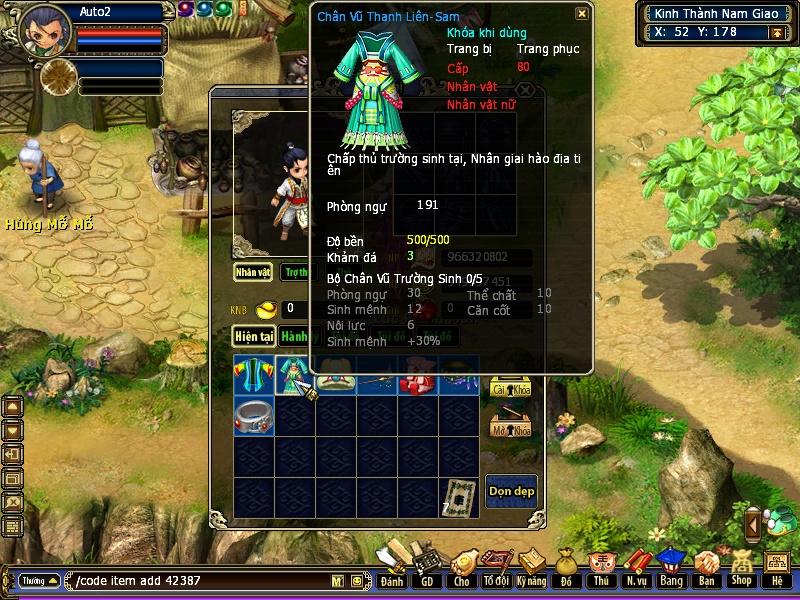
Task: Open the Hiện tại bag tab
Action: [254, 336]
